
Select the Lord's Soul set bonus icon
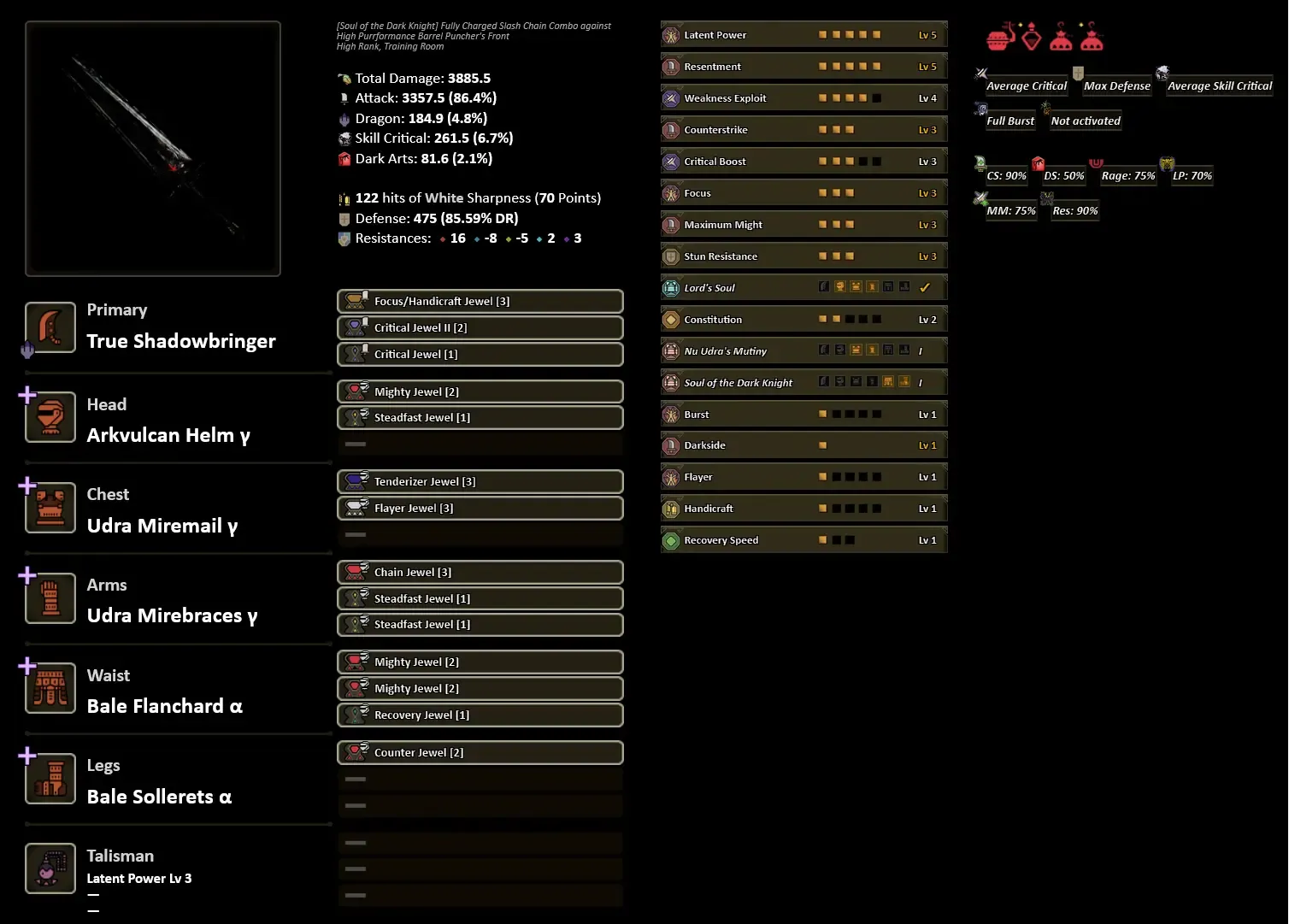(x=670, y=287)
